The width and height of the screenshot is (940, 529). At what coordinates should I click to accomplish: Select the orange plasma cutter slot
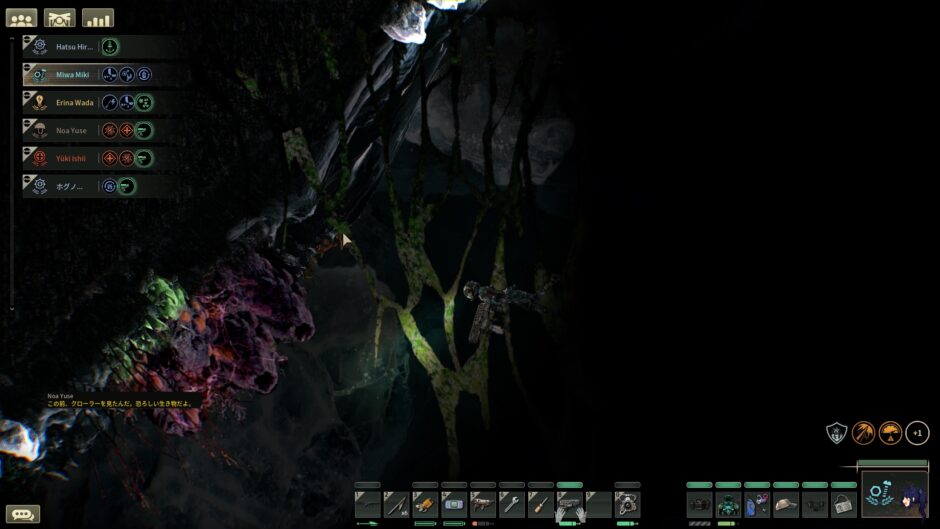tap(425, 504)
